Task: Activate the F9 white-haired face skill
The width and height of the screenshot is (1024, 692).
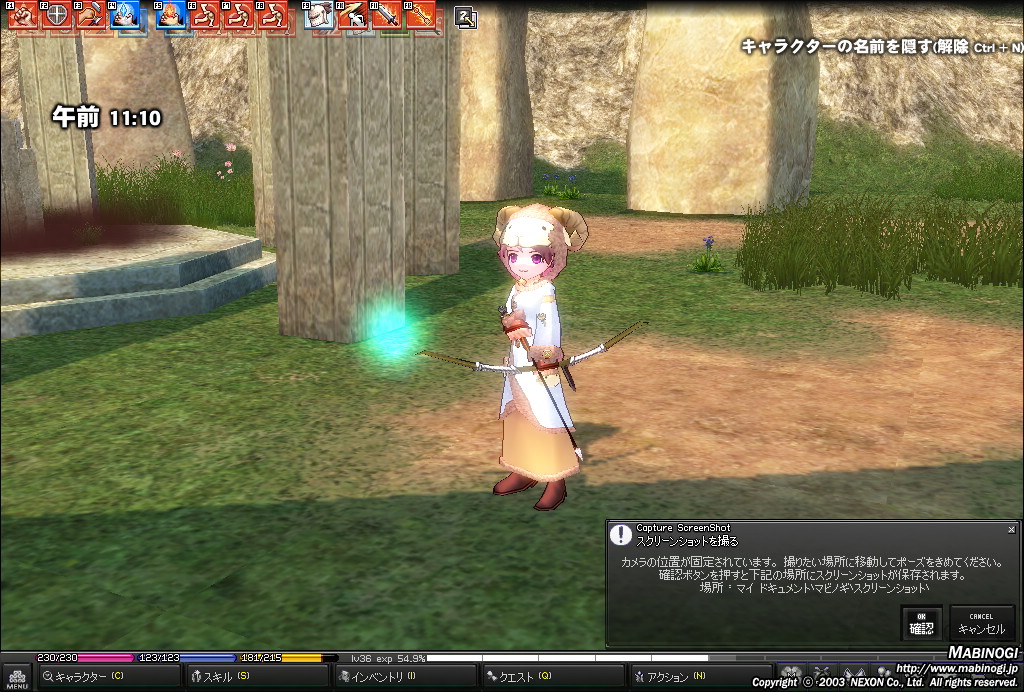Action: click(319, 15)
